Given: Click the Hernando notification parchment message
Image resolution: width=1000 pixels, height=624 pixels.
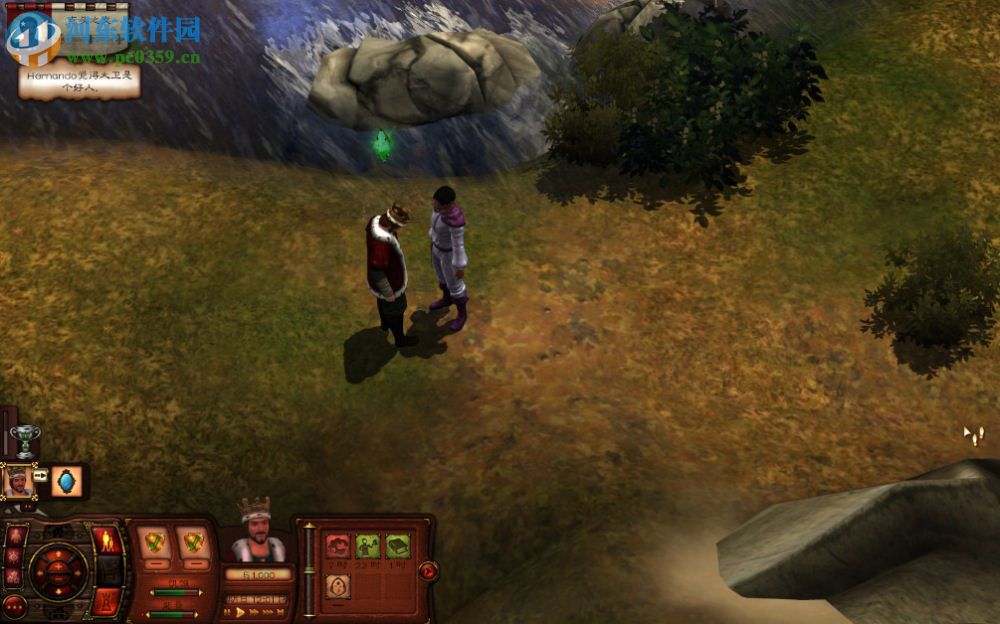Looking at the screenshot, I should (78, 80).
